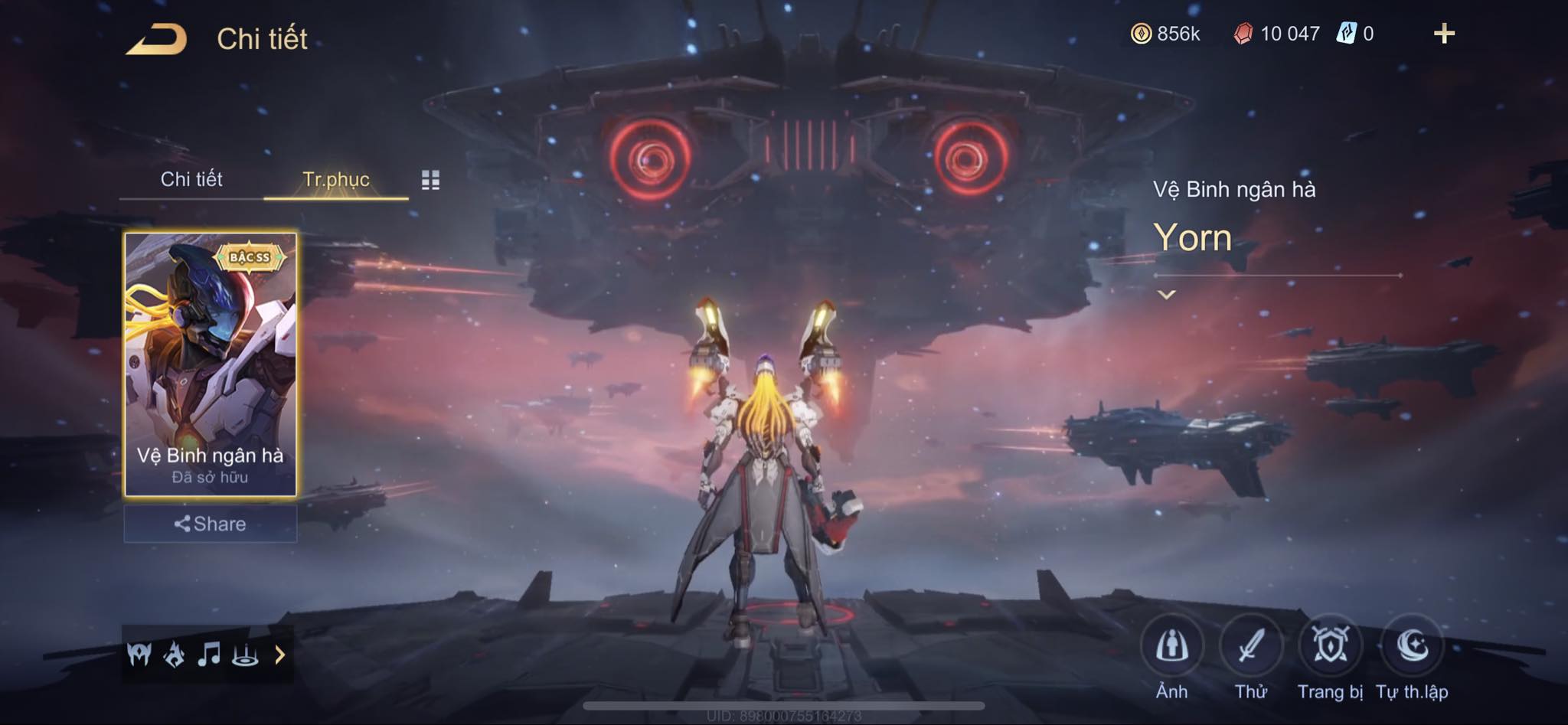Image resolution: width=1568 pixels, height=725 pixels.
Task: Open the Tự th.lập custom settings
Action: pyautogui.click(x=1412, y=647)
